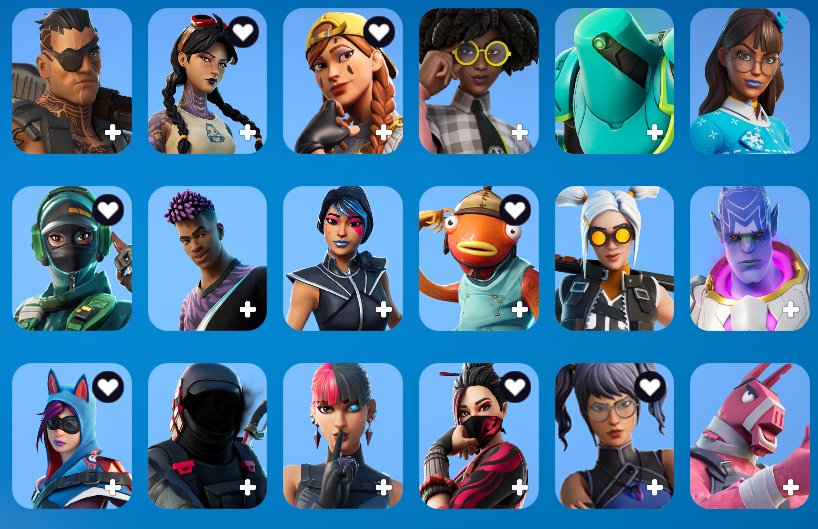Select the purple-skinned elf outfit tile
The image size is (818, 529).
(749, 258)
